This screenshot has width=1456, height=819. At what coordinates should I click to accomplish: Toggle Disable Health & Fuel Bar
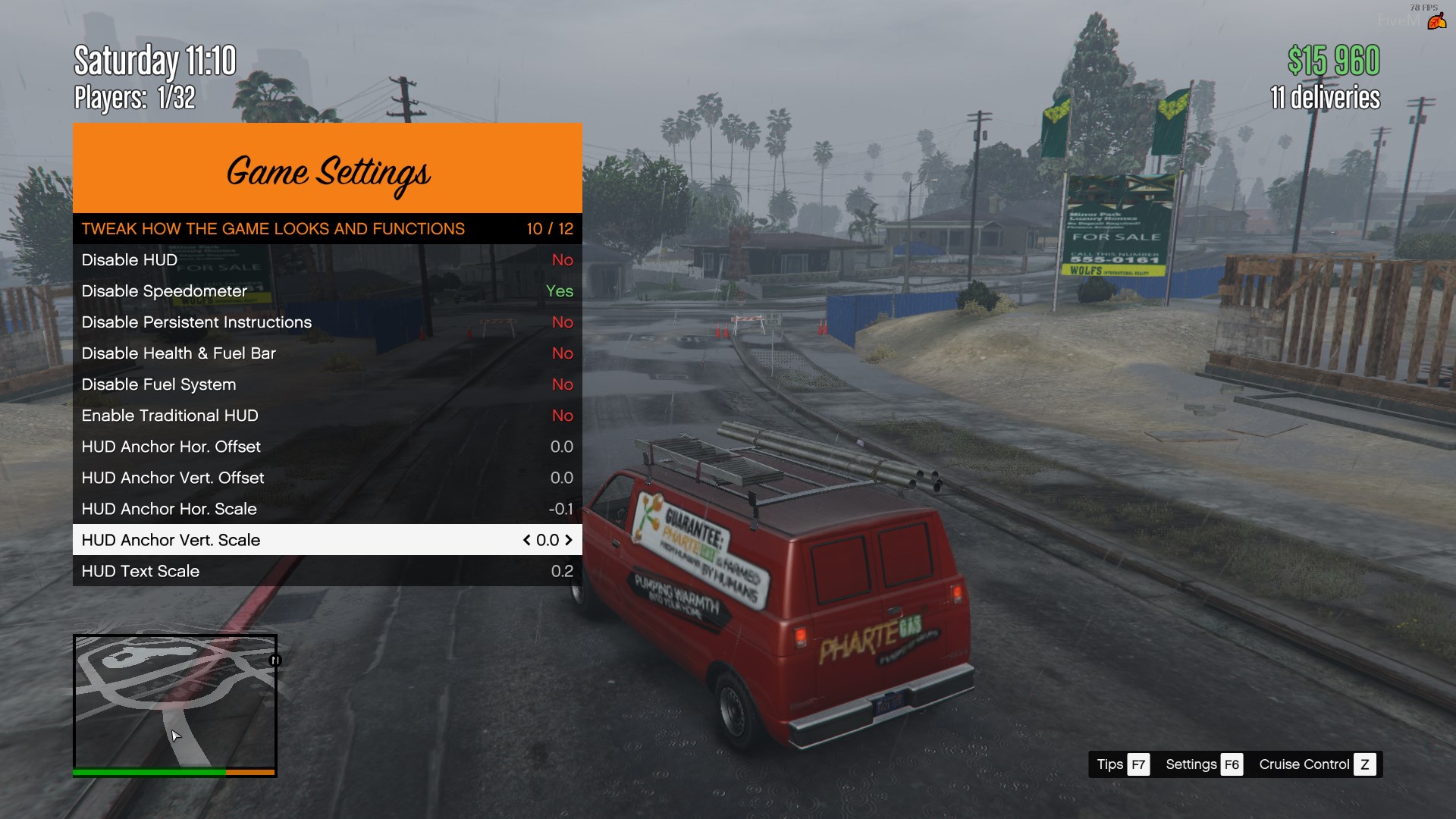[327, 353]
